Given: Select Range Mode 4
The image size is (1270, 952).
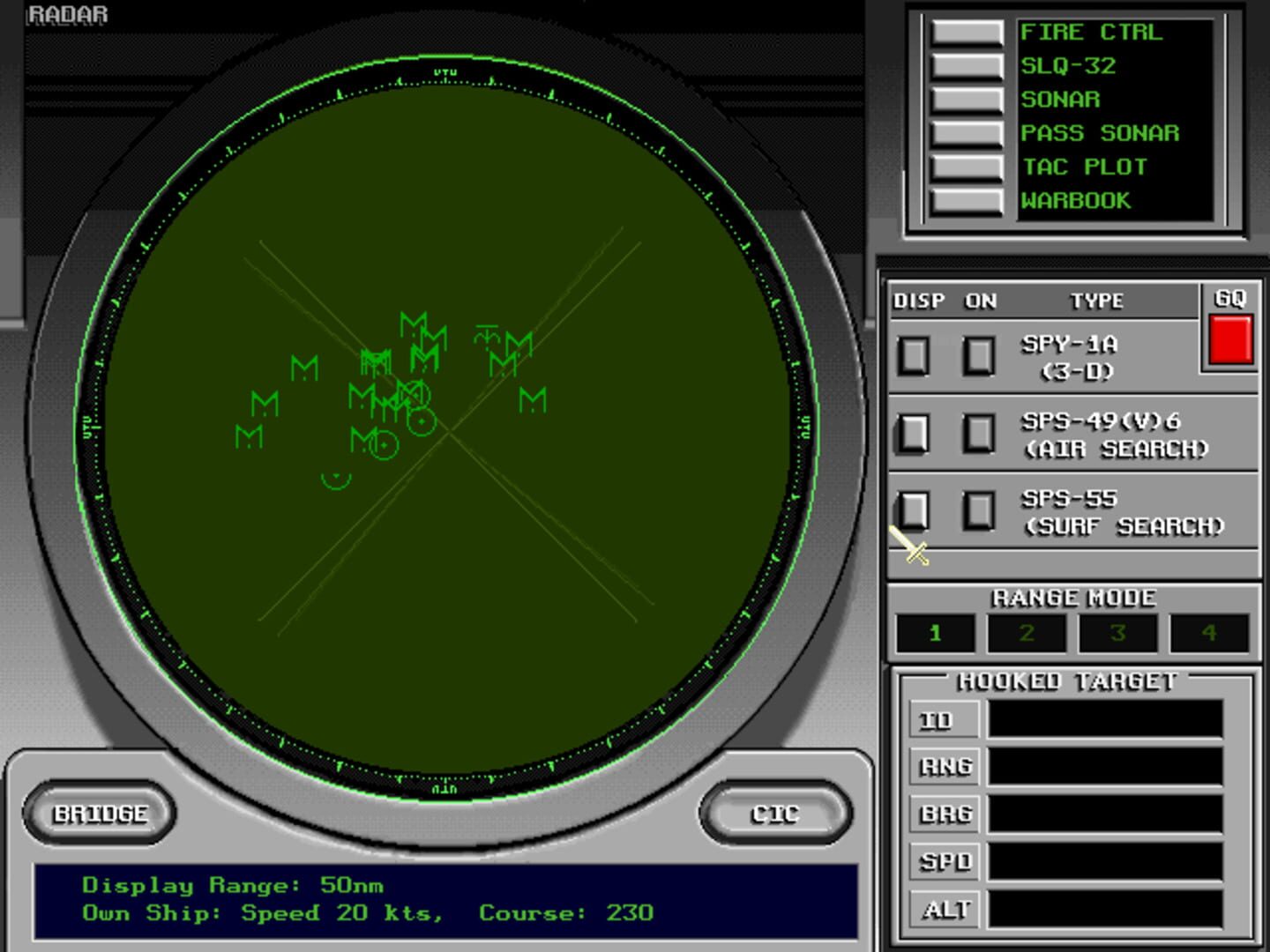Looking at the screenshot, I should 1209,632.
